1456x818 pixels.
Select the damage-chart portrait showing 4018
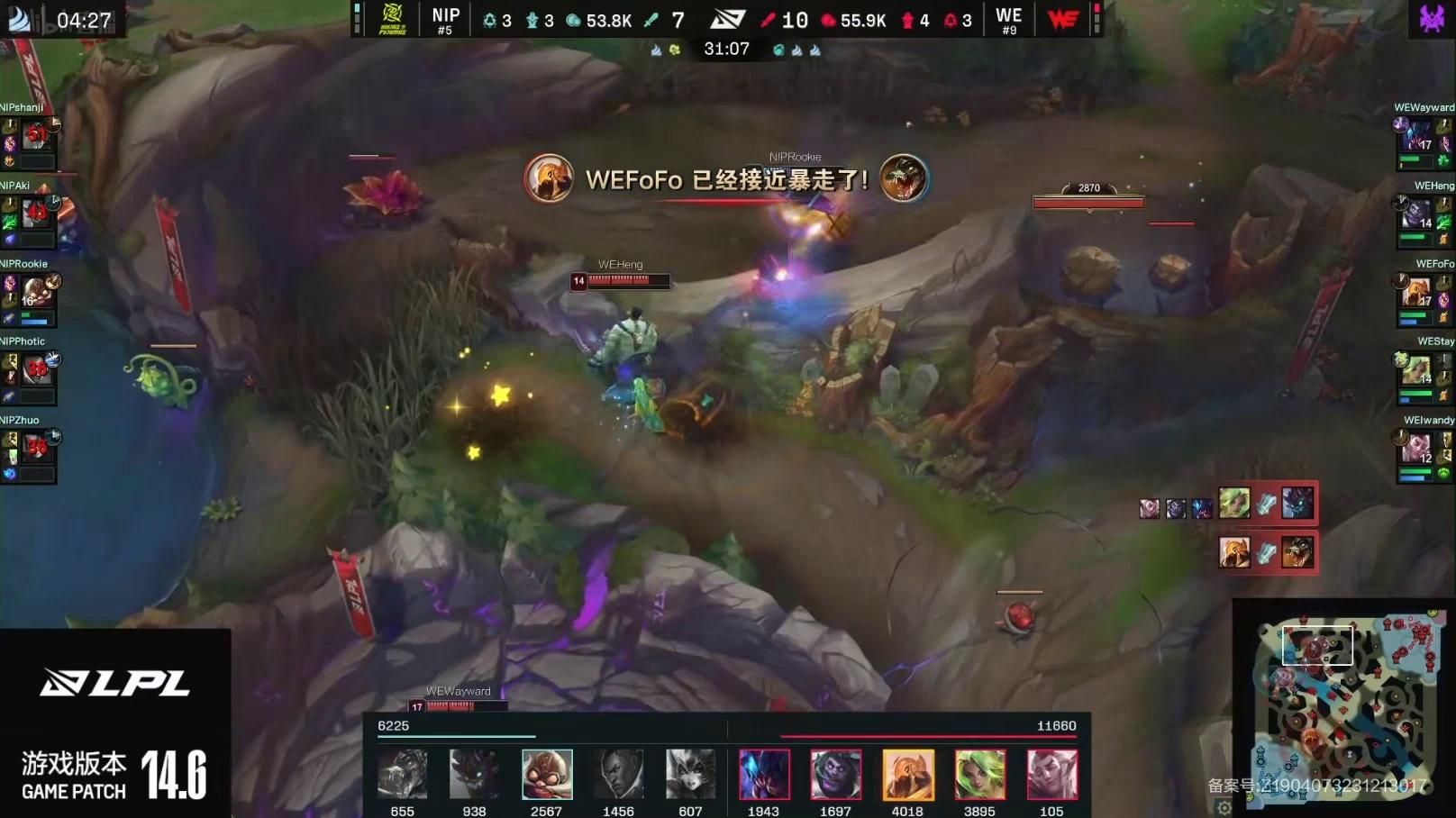click(x=907, y=775)
